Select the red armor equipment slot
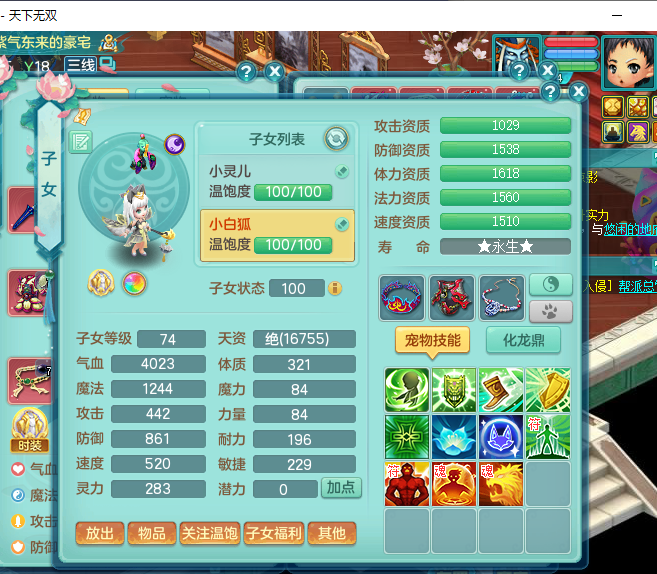657x574 pixels. [x=451, y=298]
